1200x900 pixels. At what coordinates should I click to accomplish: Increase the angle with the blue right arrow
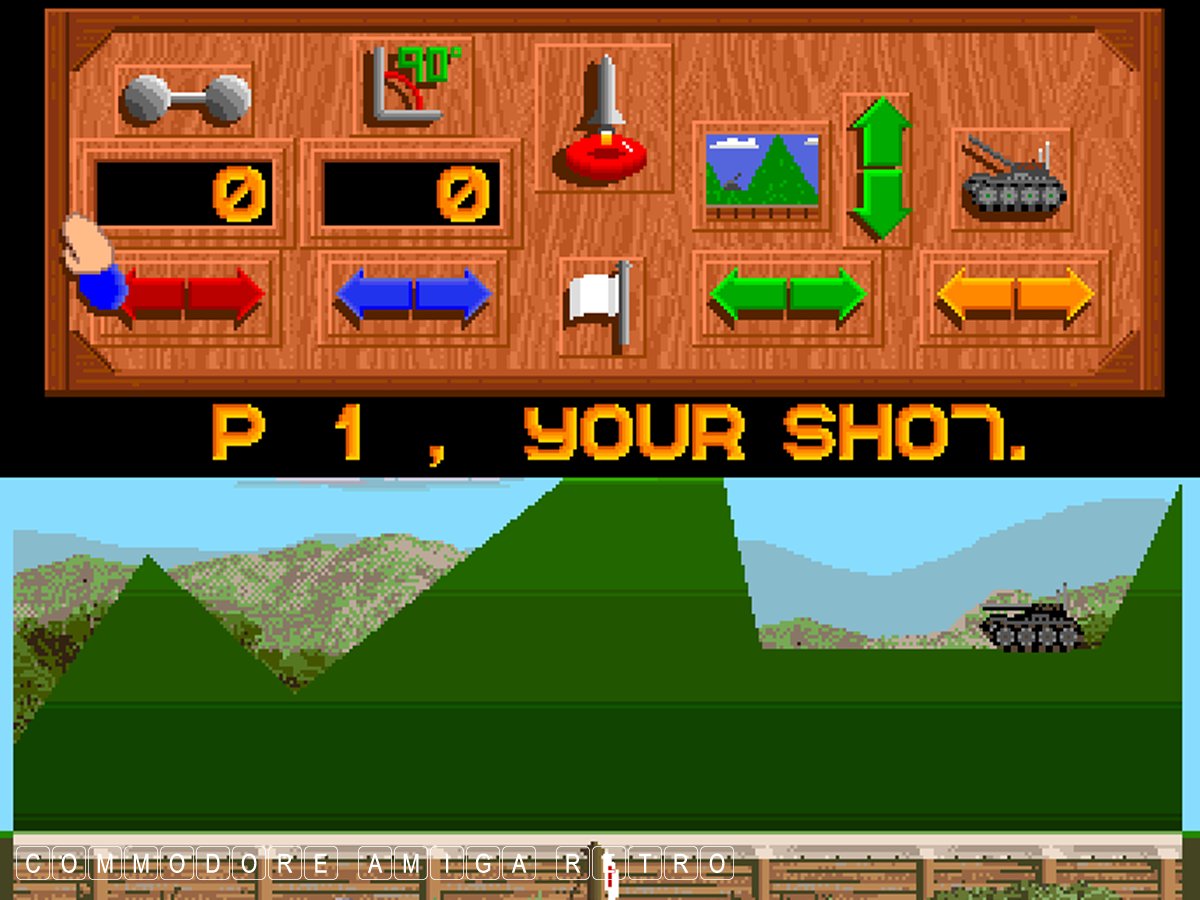(453, 296)
